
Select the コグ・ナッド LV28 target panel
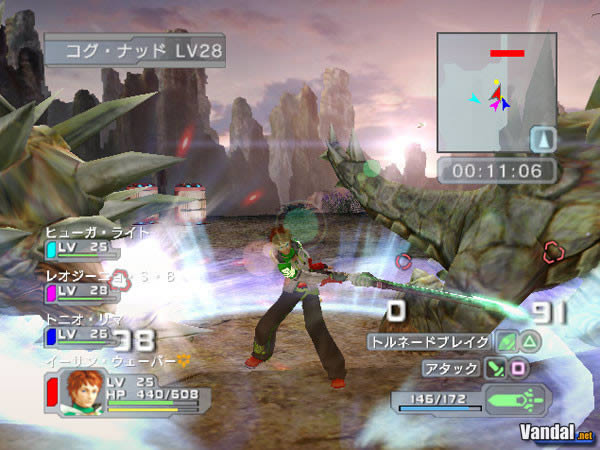[x=133, y=49]
